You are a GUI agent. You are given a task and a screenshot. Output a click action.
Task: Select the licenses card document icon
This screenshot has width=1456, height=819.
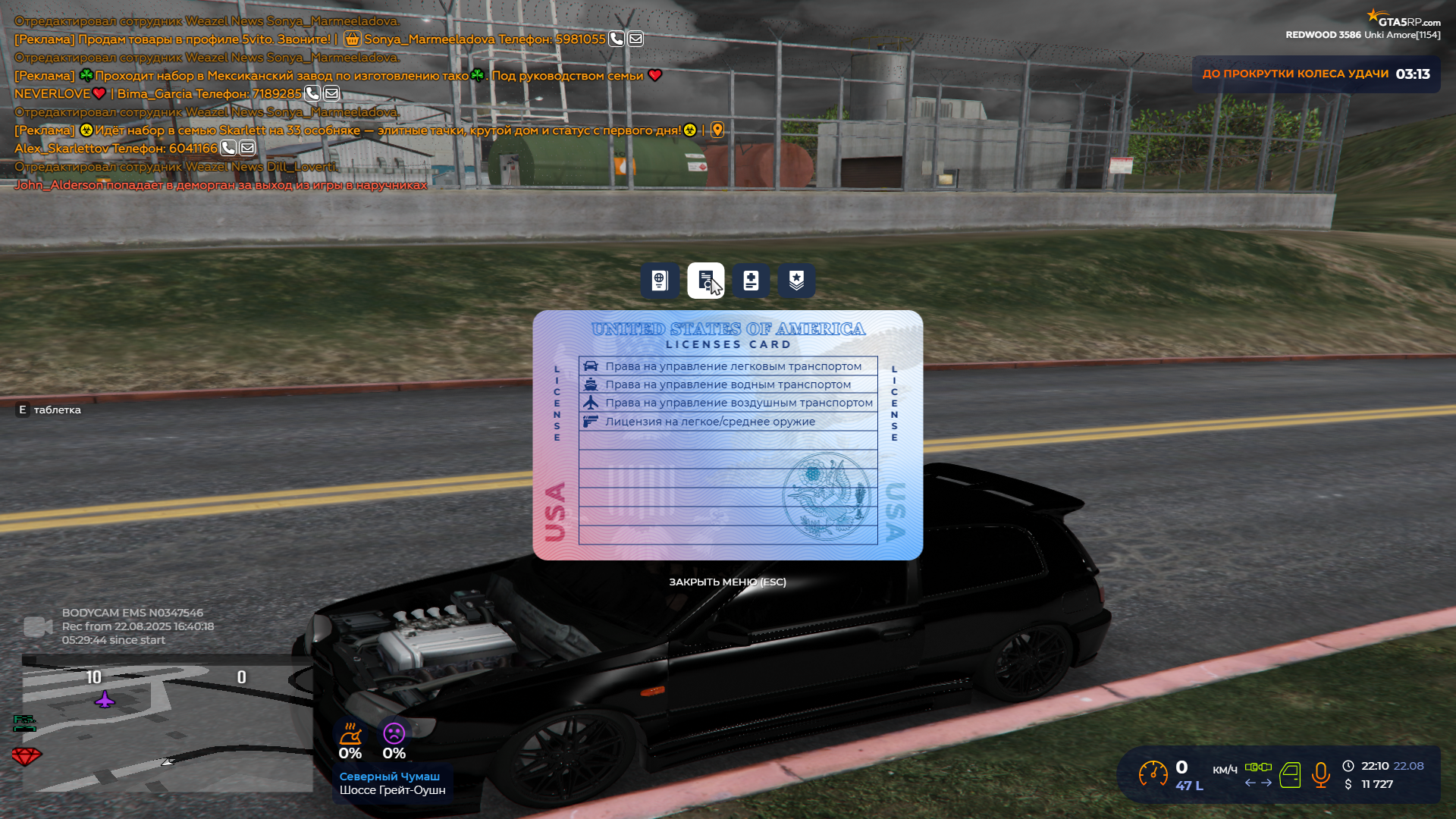(x=705, y=281)
